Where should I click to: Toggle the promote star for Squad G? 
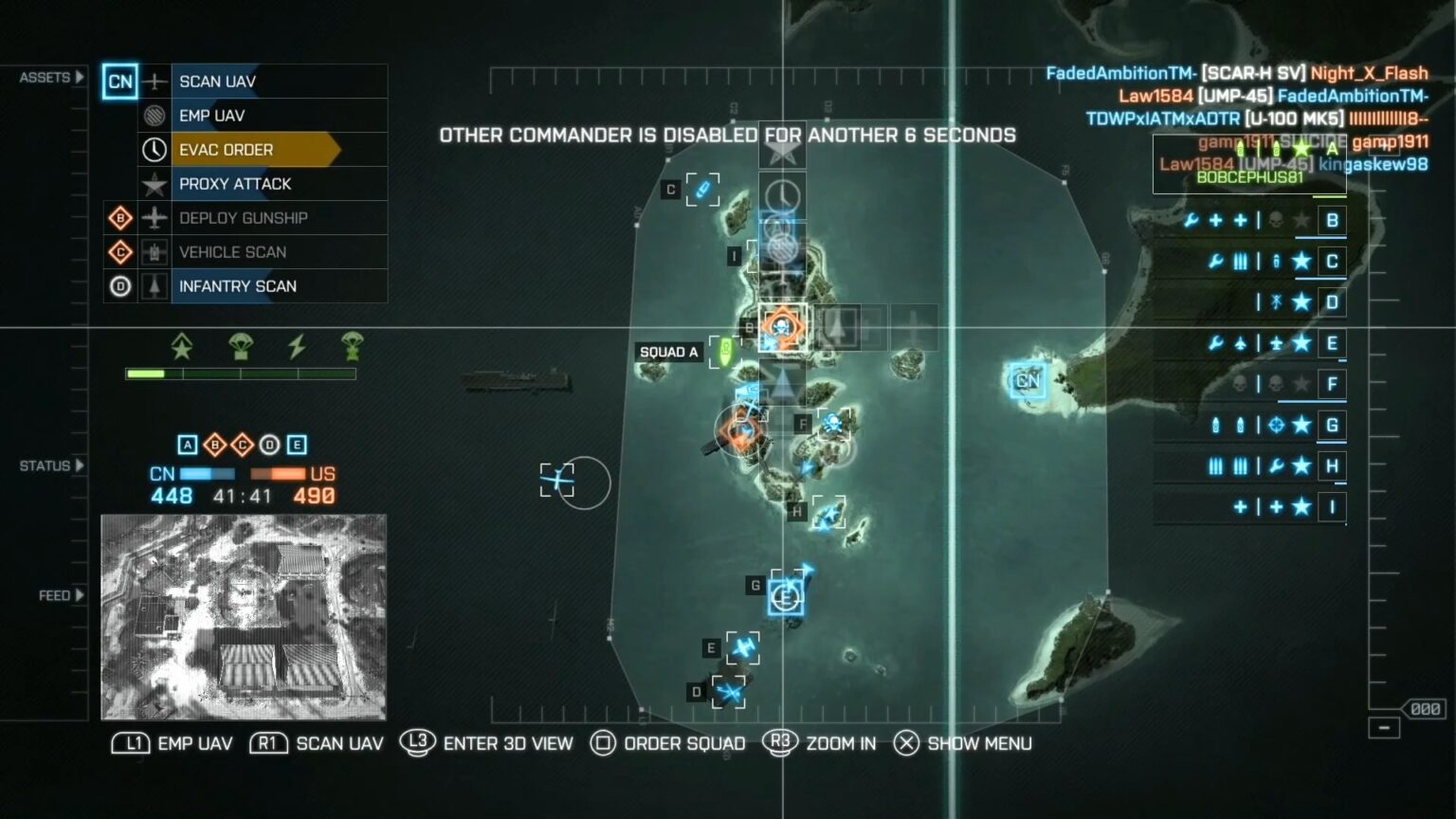click(1302, 425)
